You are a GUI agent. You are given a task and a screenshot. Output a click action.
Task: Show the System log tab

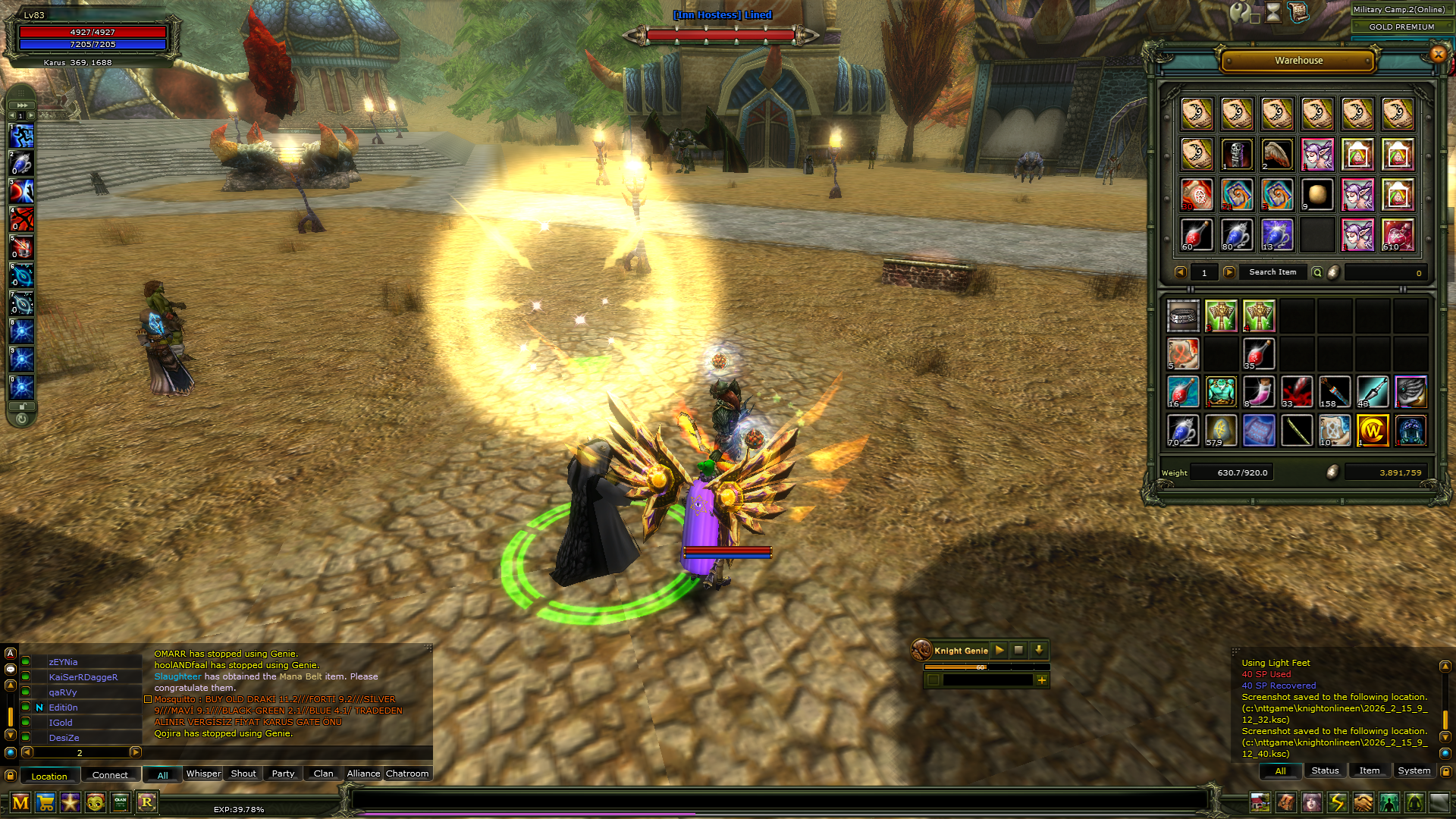click(1414, 770)
